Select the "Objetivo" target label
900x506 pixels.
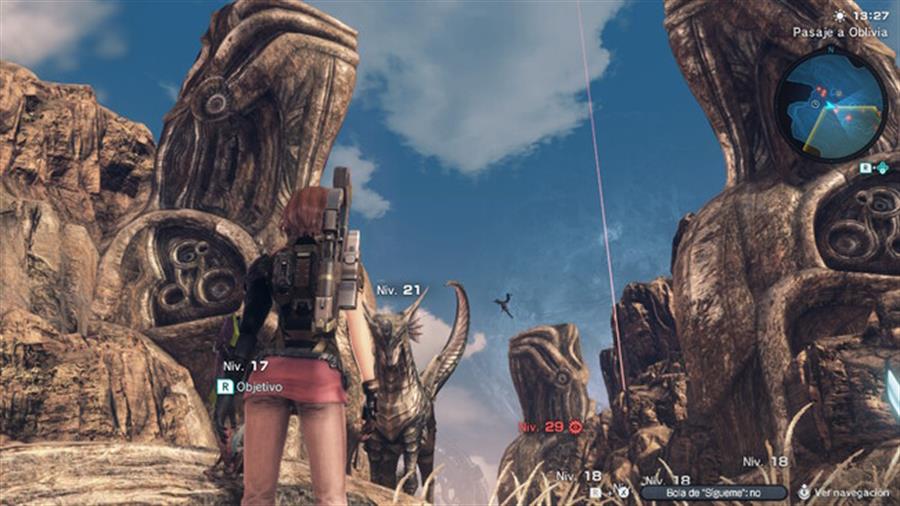(x=258, y=386)
